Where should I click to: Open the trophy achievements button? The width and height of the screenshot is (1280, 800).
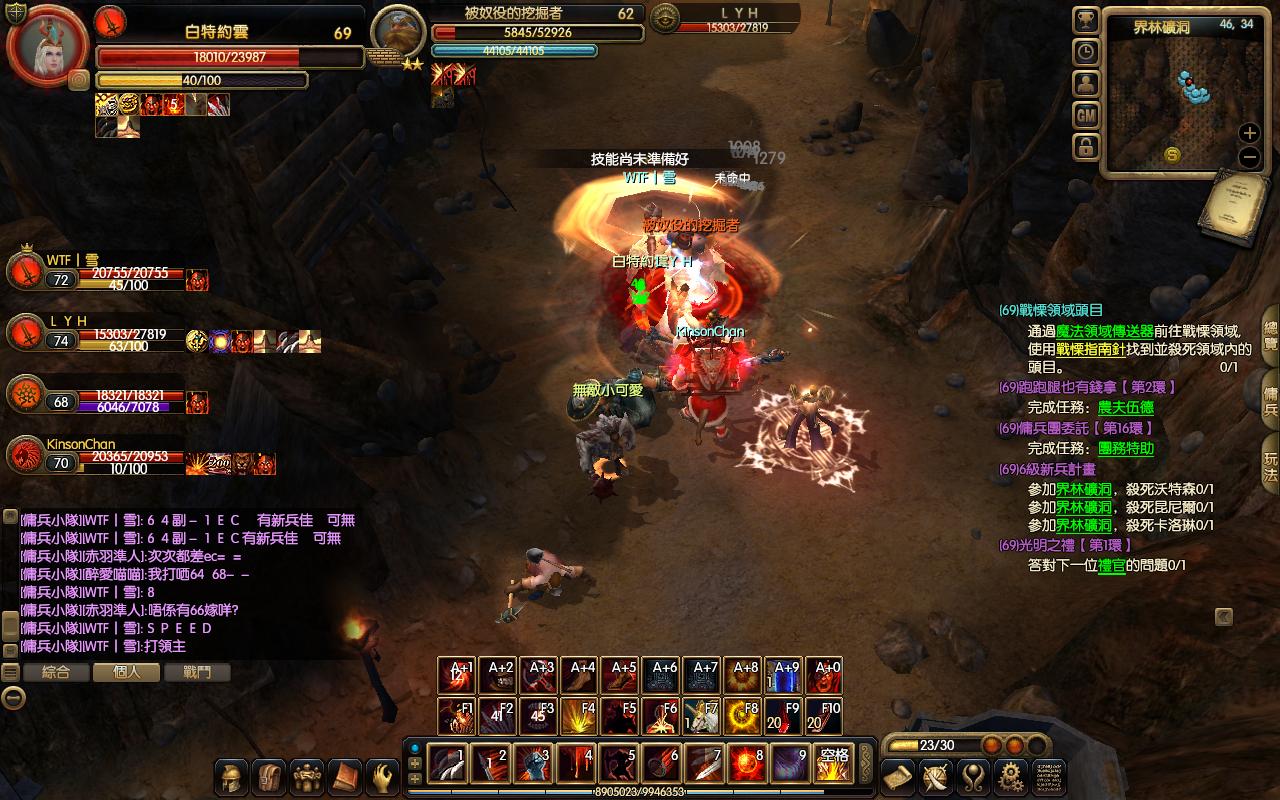click(1086, 20)
